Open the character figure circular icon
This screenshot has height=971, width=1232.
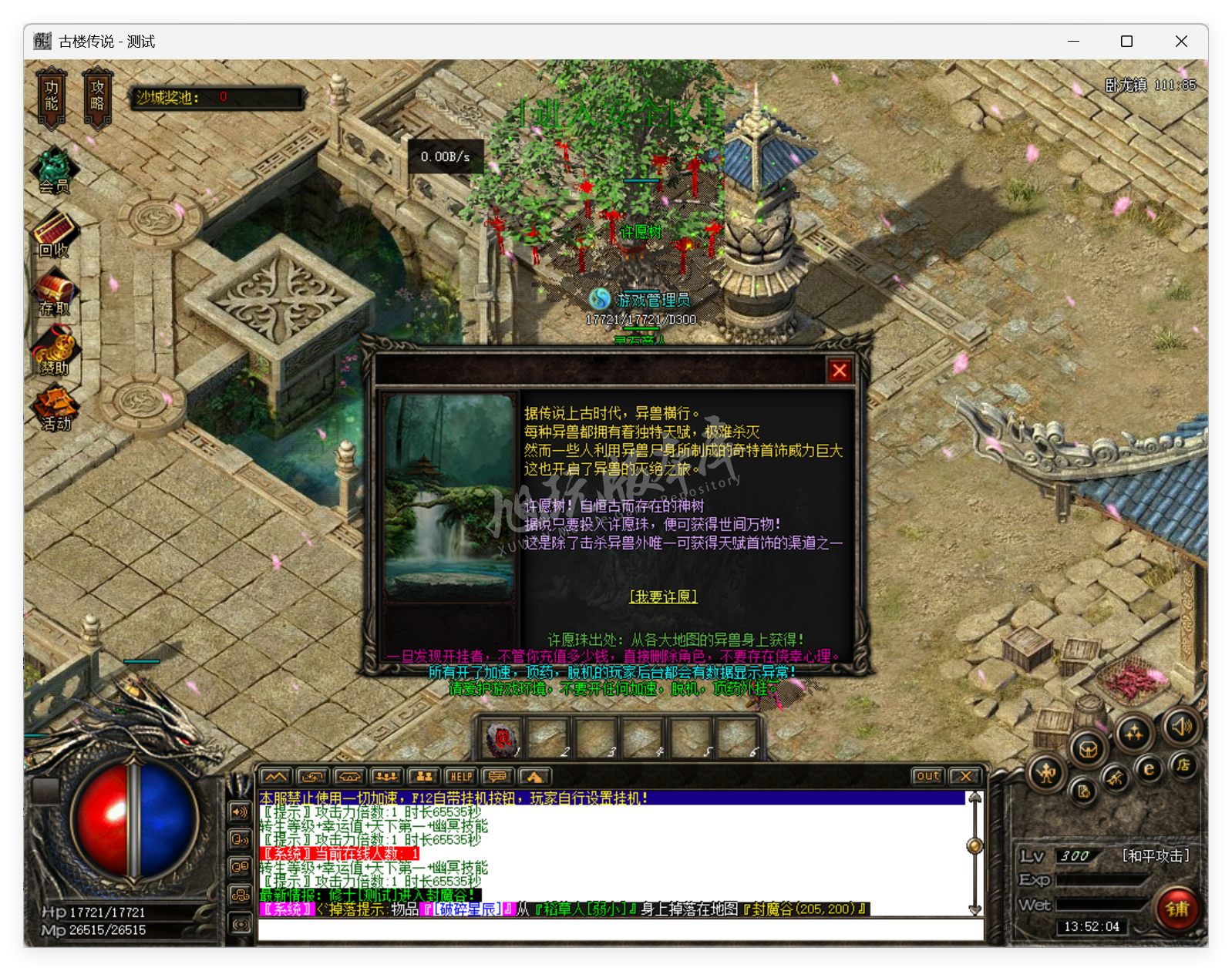click(1046, 773)
